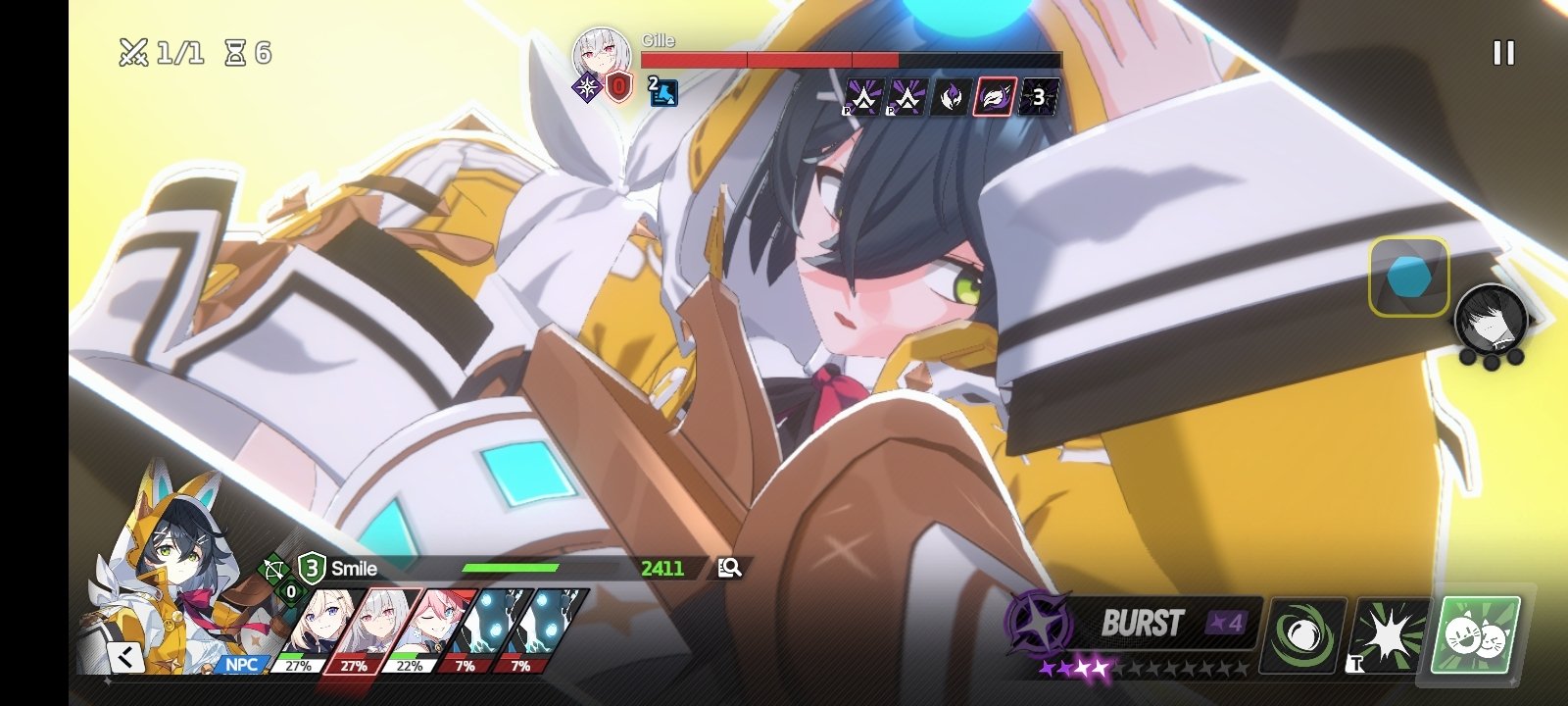The image size is (1568, 706).
Task: Inspect Gille's purple flame skill icon
Action: pos(951,97)
